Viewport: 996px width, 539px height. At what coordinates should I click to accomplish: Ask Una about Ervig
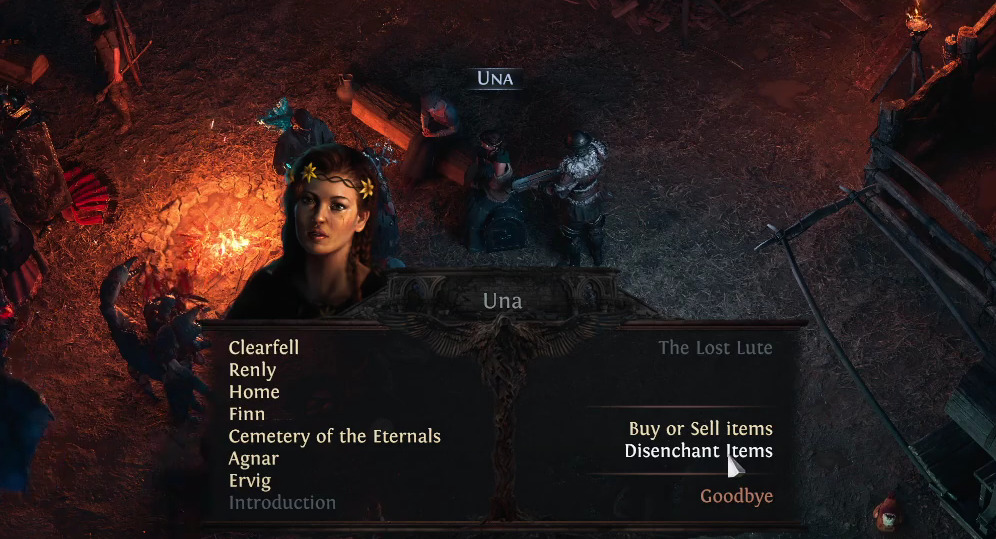249,480
